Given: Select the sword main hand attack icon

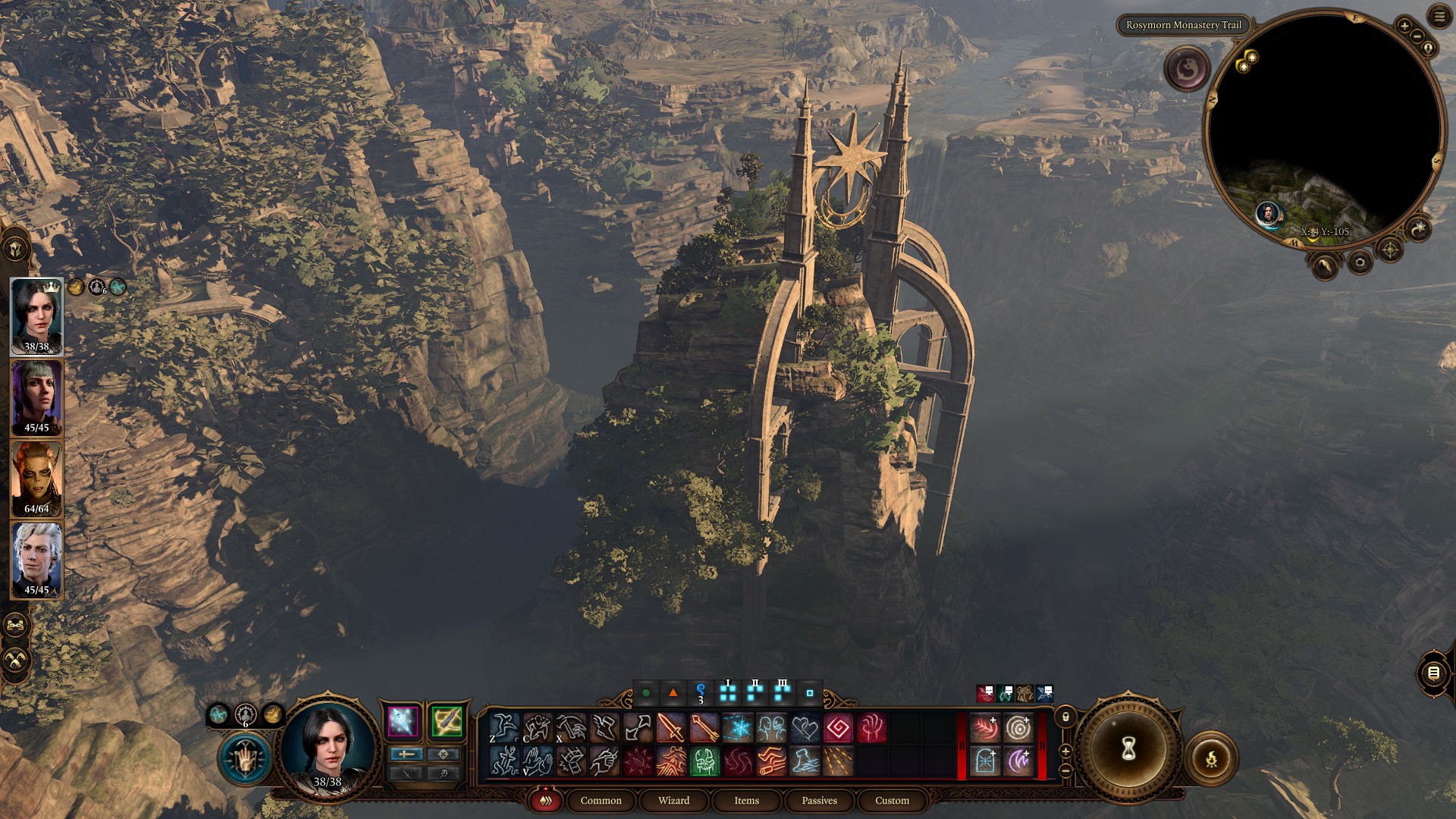Looking at the screenshot, I should click(x=671, y=728).
